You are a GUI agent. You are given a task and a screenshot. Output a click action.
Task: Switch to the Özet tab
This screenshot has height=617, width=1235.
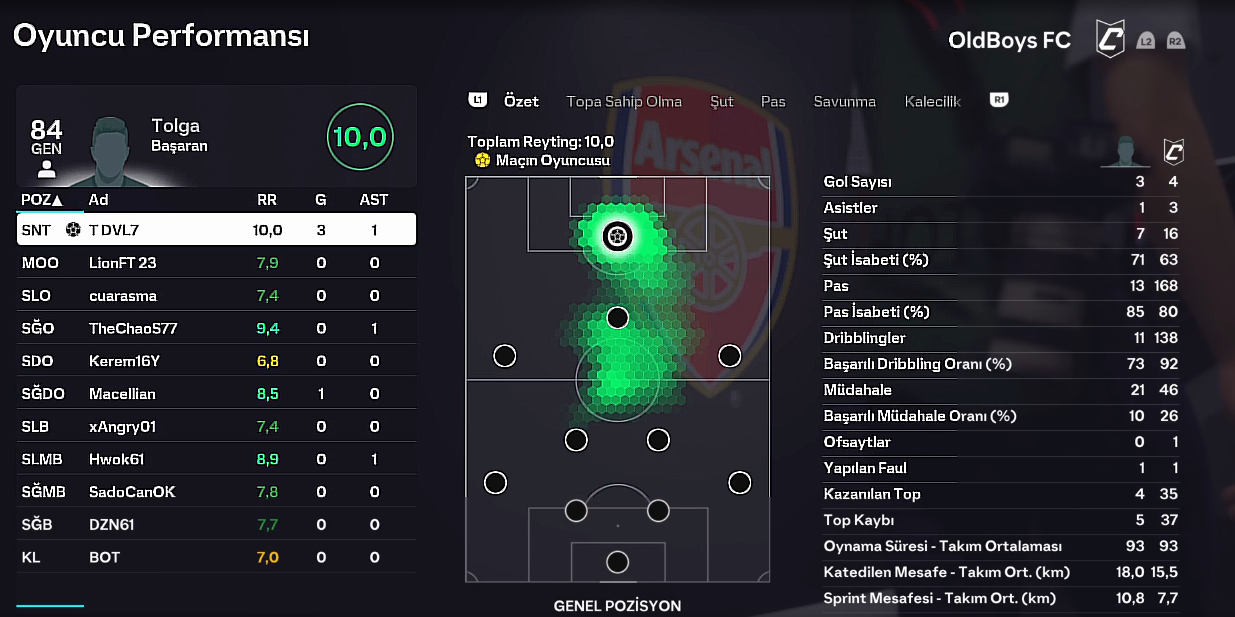point(521,101)
